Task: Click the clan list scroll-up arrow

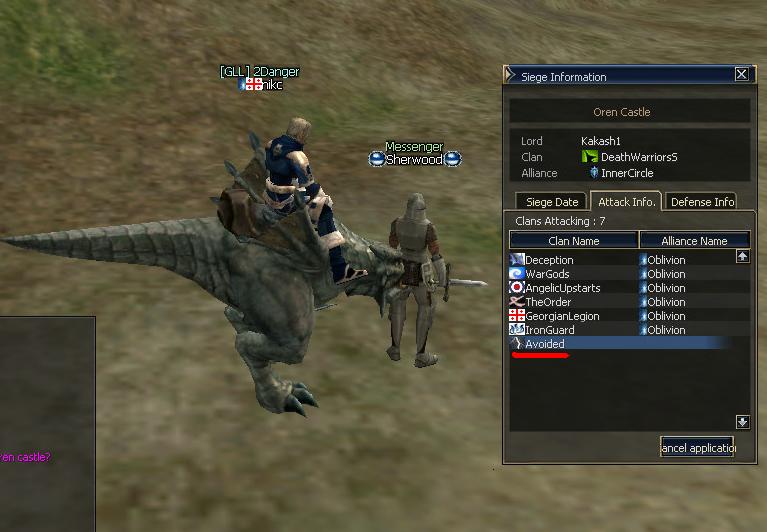Action: pyautogui.click(x=742, y=257)
